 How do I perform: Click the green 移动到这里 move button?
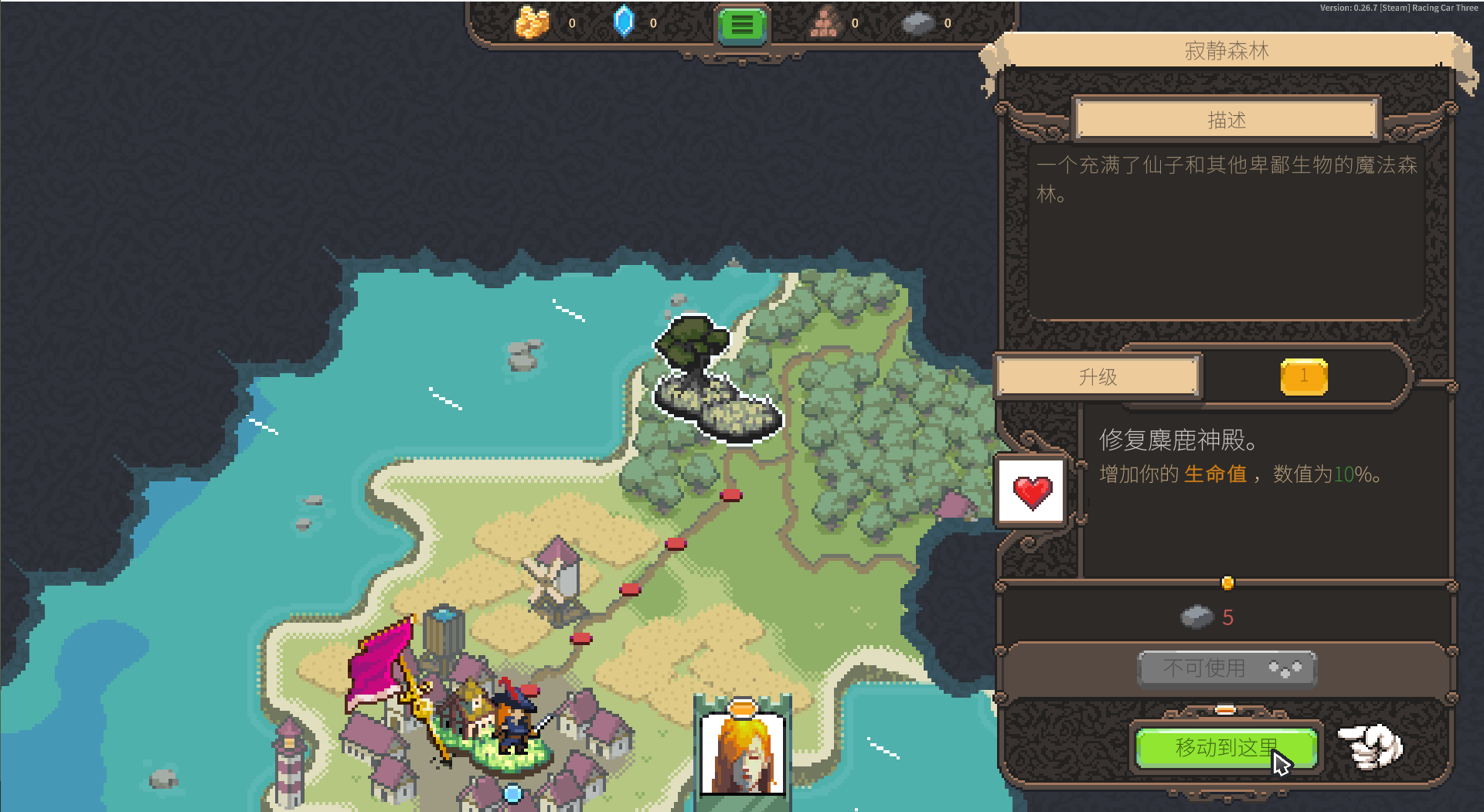tap(1226, 748)
